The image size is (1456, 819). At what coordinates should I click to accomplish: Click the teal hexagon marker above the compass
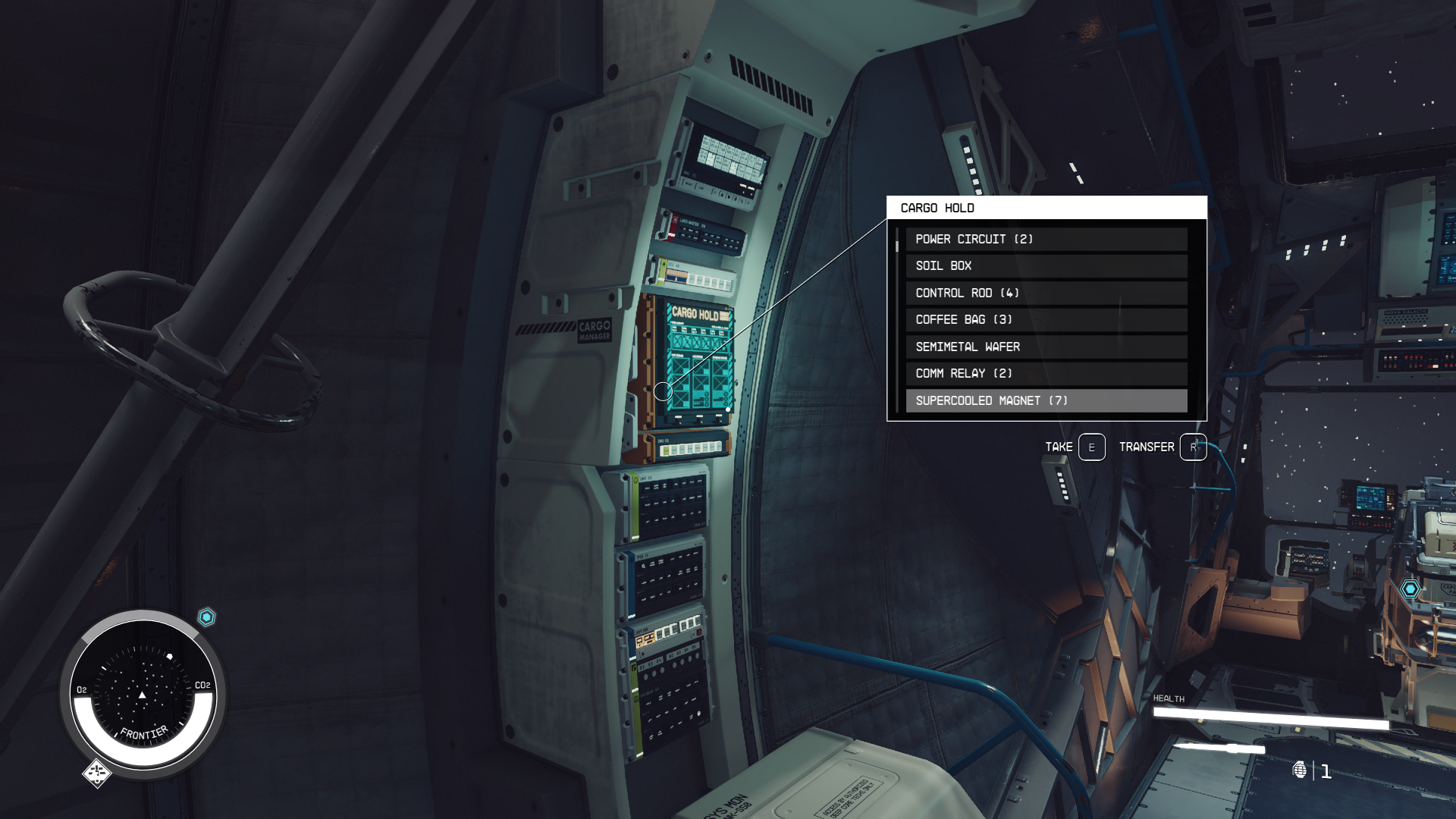[x=206, y=617]
